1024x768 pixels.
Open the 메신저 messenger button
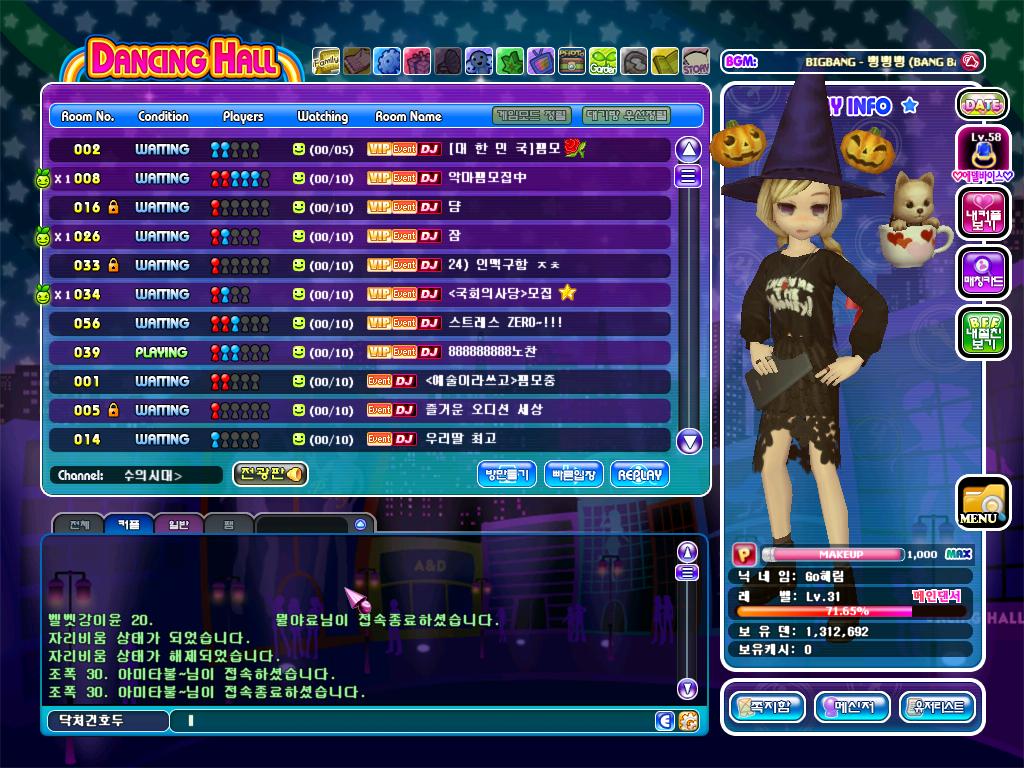click(x=852, y=707)
